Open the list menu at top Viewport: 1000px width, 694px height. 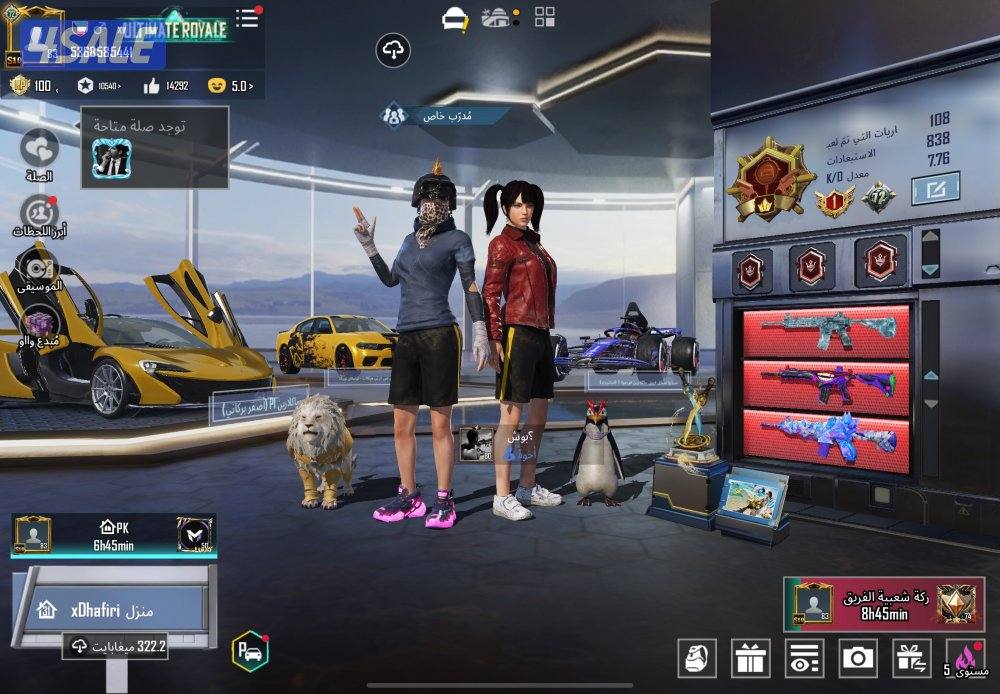(x=247, y=18)
